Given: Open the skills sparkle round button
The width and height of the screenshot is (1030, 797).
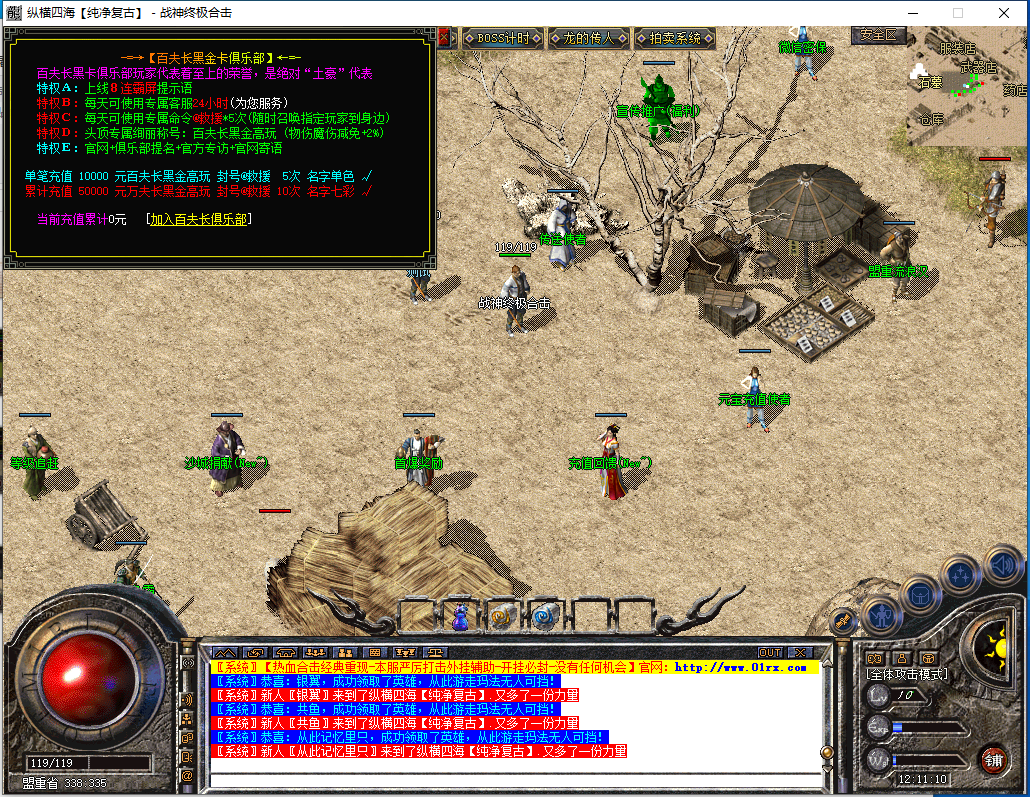Looking at the screenshot, I should (x=961, y=574).
